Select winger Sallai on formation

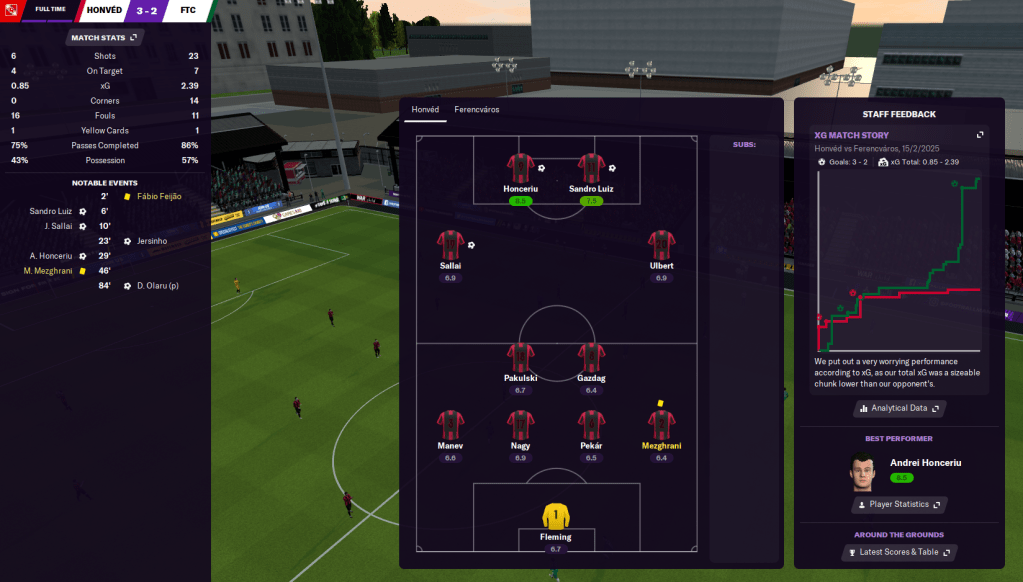pos(451,245)
